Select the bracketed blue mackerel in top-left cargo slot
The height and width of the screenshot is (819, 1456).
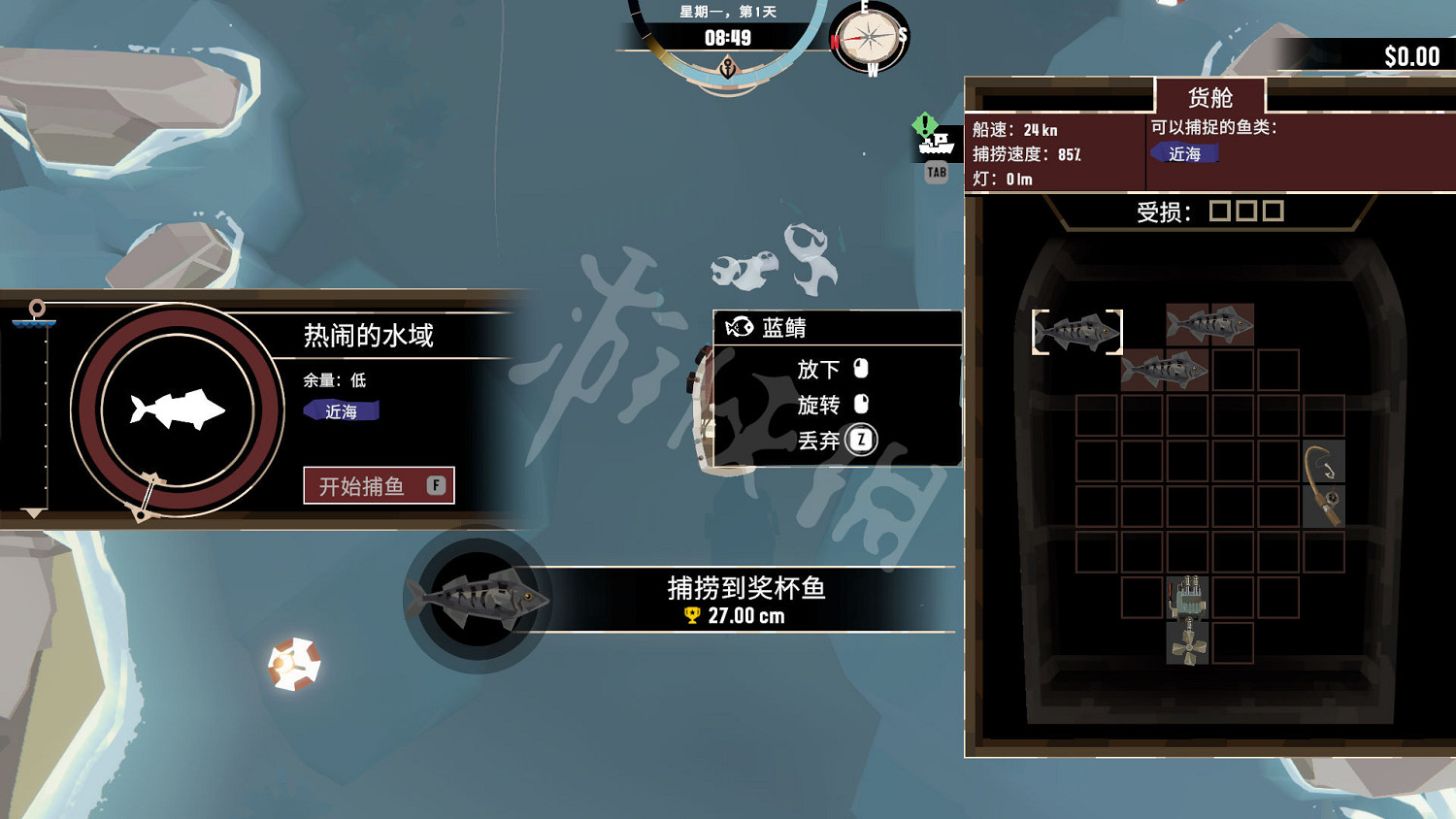click(x=1075, y=331)
